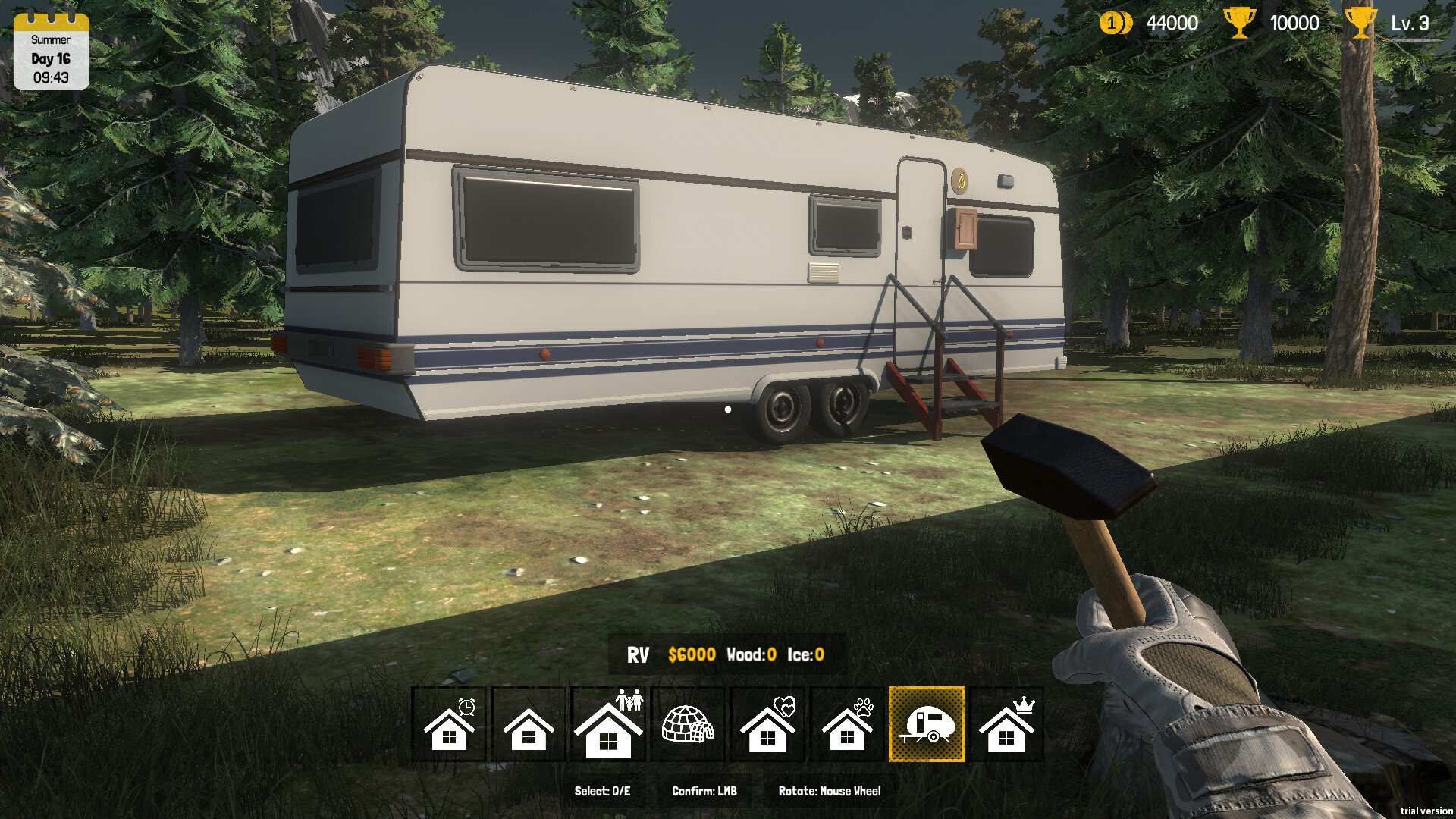Click the Rotate: Mouse Wheel hint
The height and width of the screenshot is (819, 1456).
(830, 790)
